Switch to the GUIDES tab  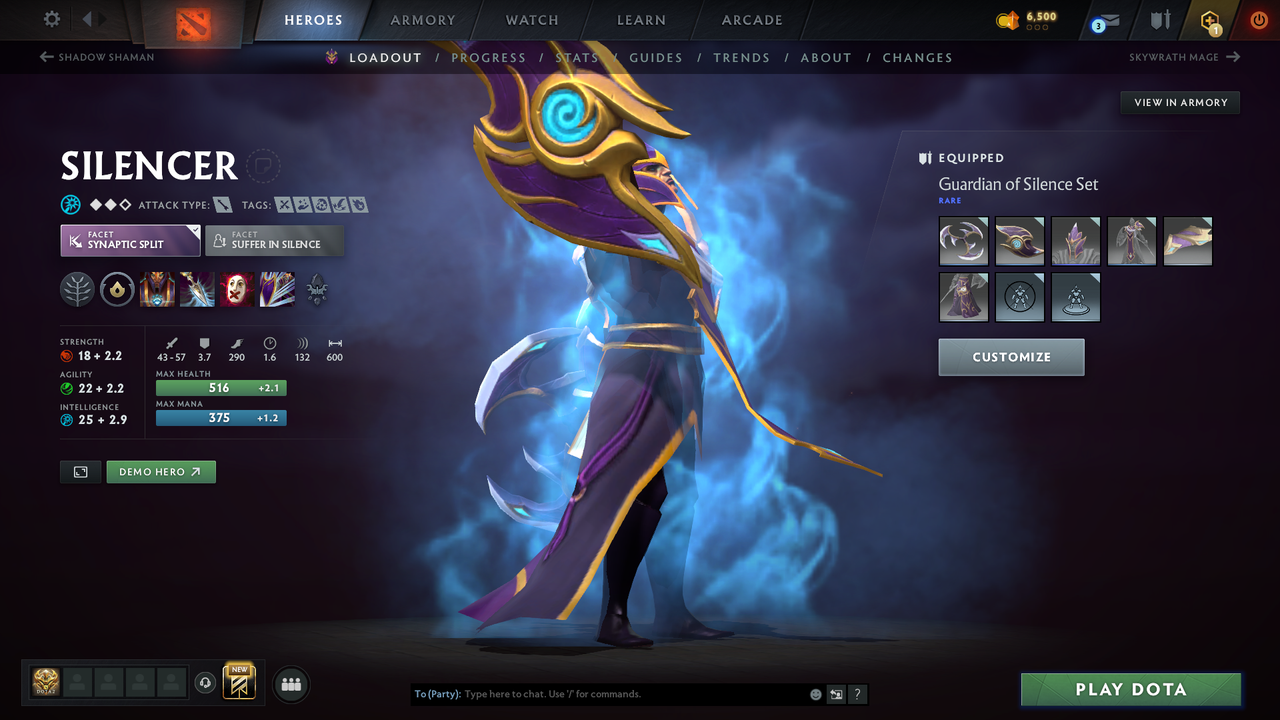[x=656, y=57]
